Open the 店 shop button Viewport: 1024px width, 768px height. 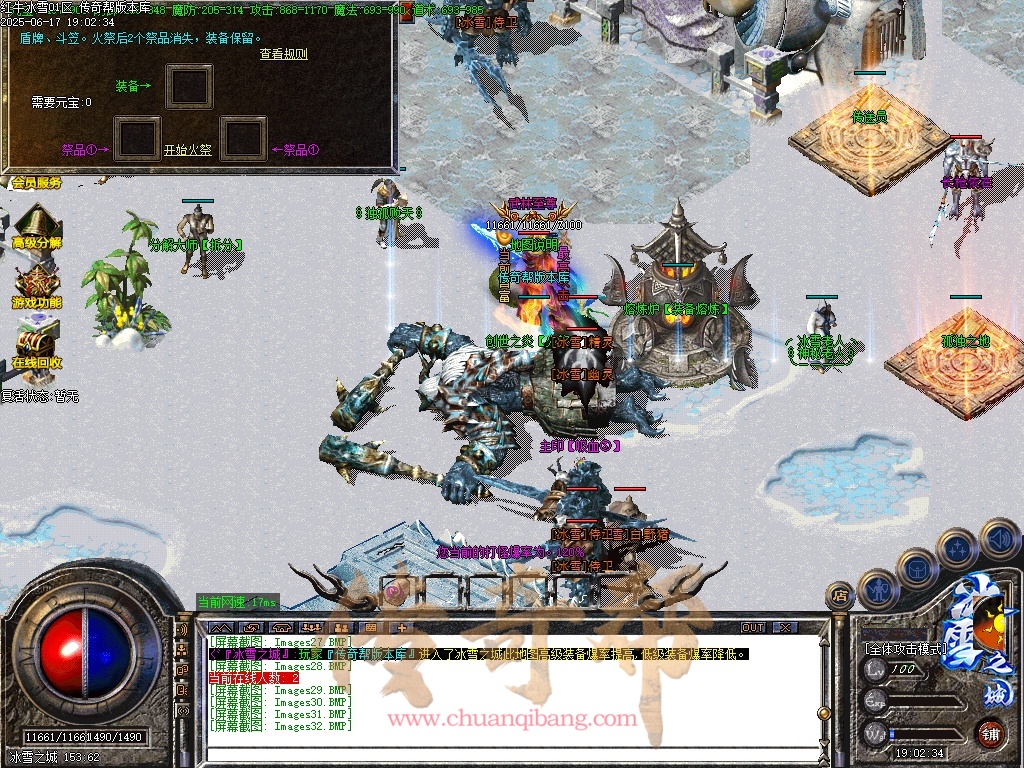pyautogui.click(x=838, y=597)
